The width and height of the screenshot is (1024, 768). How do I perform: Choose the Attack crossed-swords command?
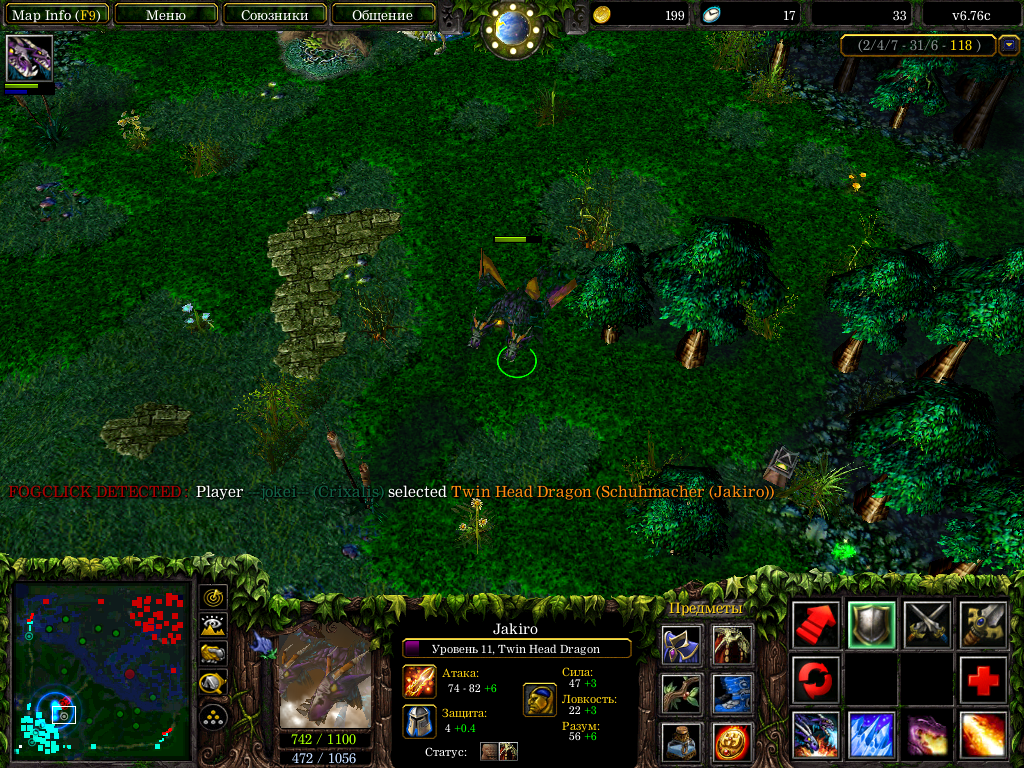click(927, 625)
